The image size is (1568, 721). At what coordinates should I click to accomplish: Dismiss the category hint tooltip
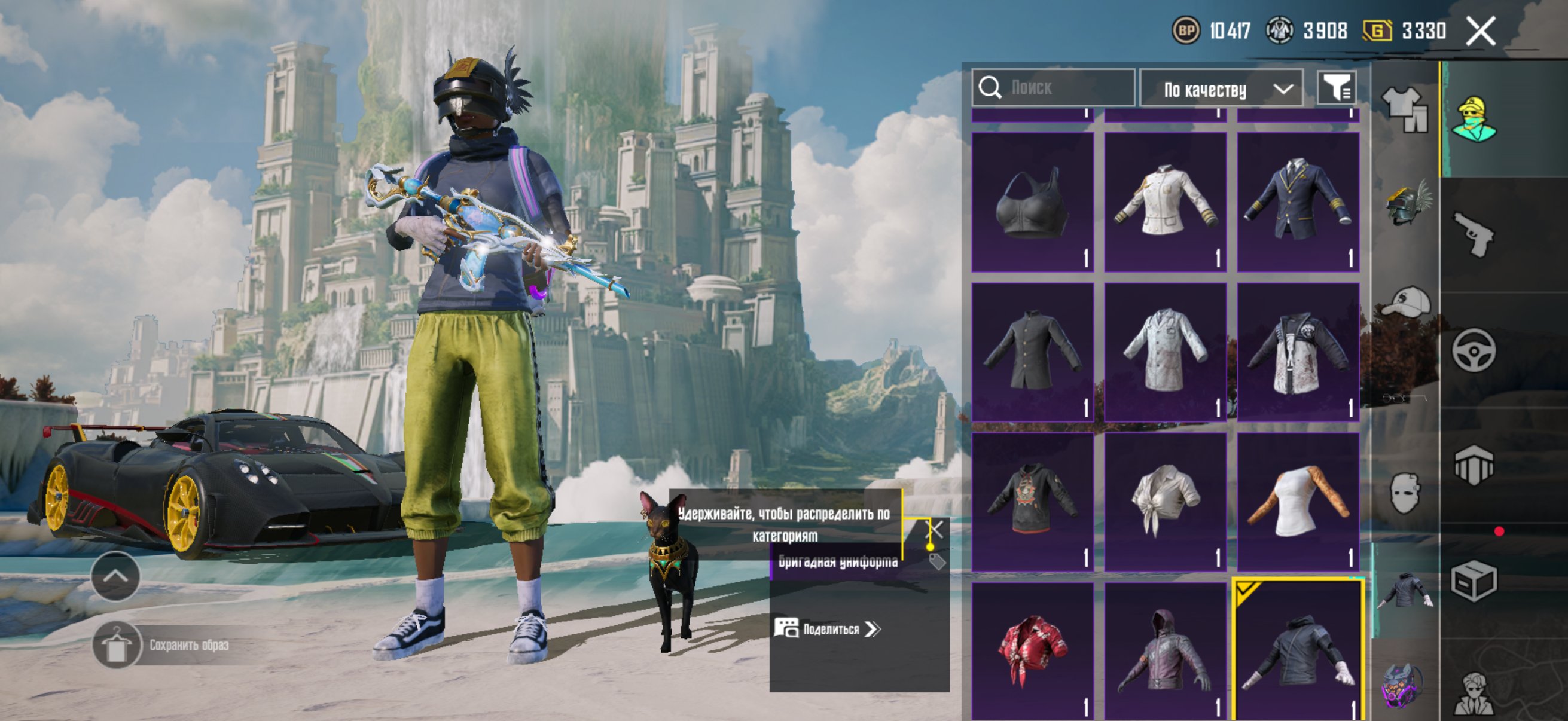point(935,529)
